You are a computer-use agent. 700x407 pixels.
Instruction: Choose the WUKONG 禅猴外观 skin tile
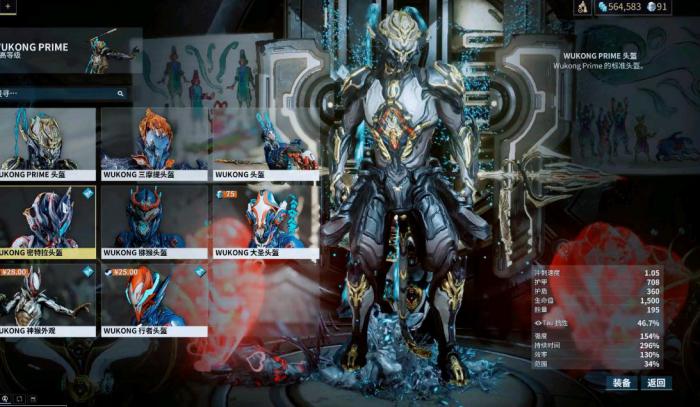pyautogui.click(x=47, y=299)
